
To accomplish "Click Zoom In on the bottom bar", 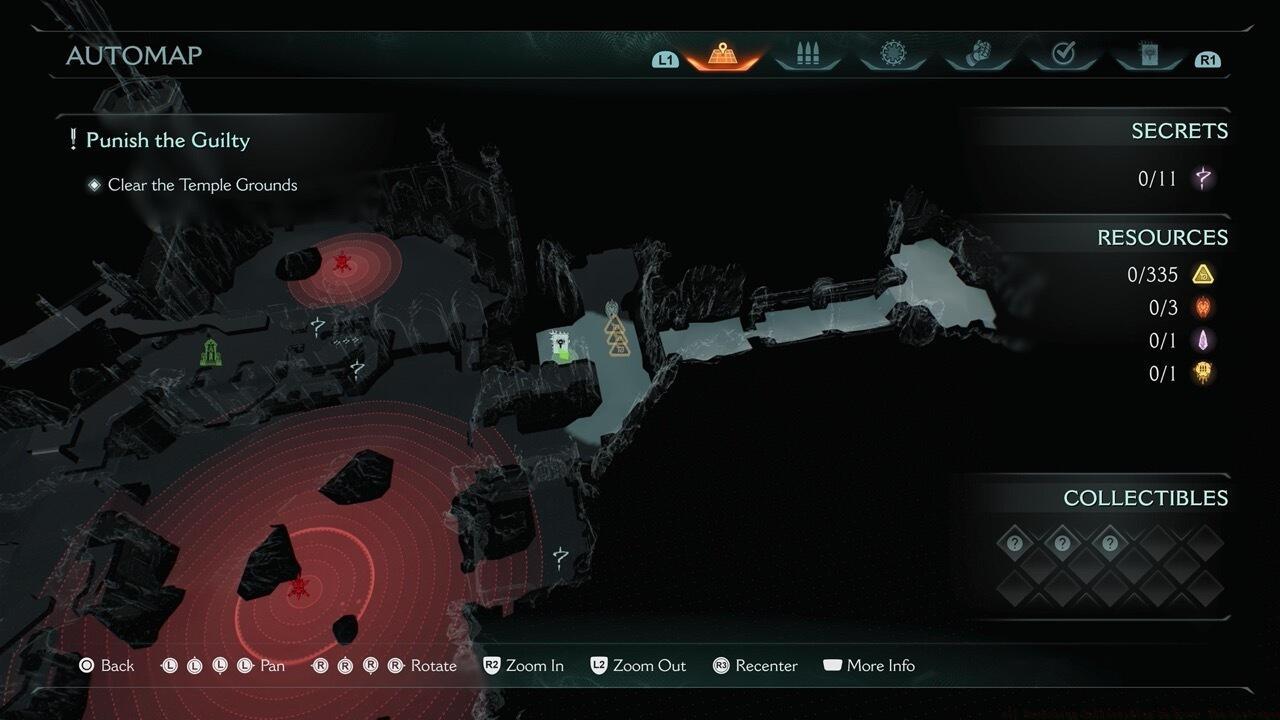I will click(x=523, y=666).
